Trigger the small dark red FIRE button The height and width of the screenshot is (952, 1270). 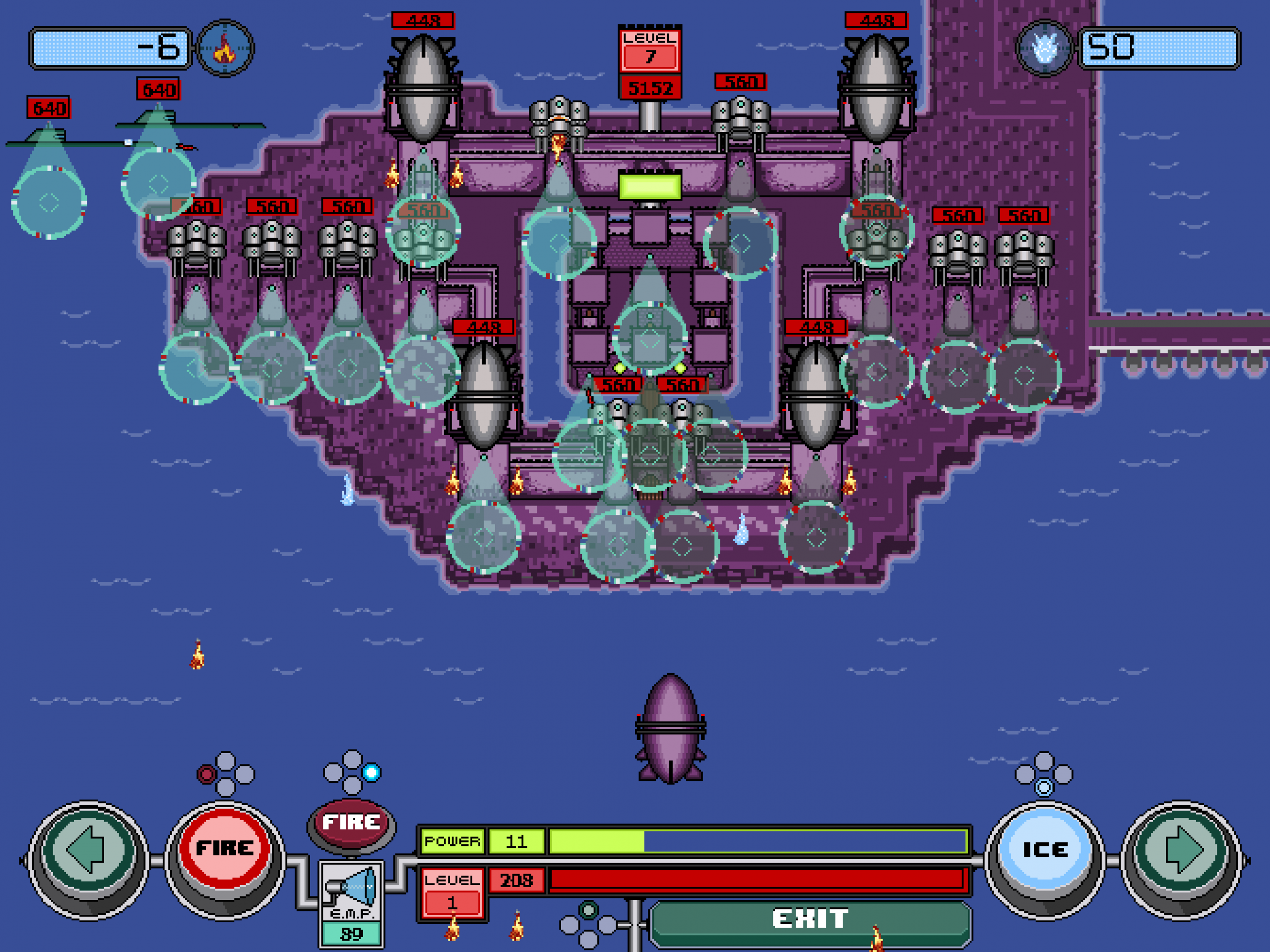click(x=351, y=822)
